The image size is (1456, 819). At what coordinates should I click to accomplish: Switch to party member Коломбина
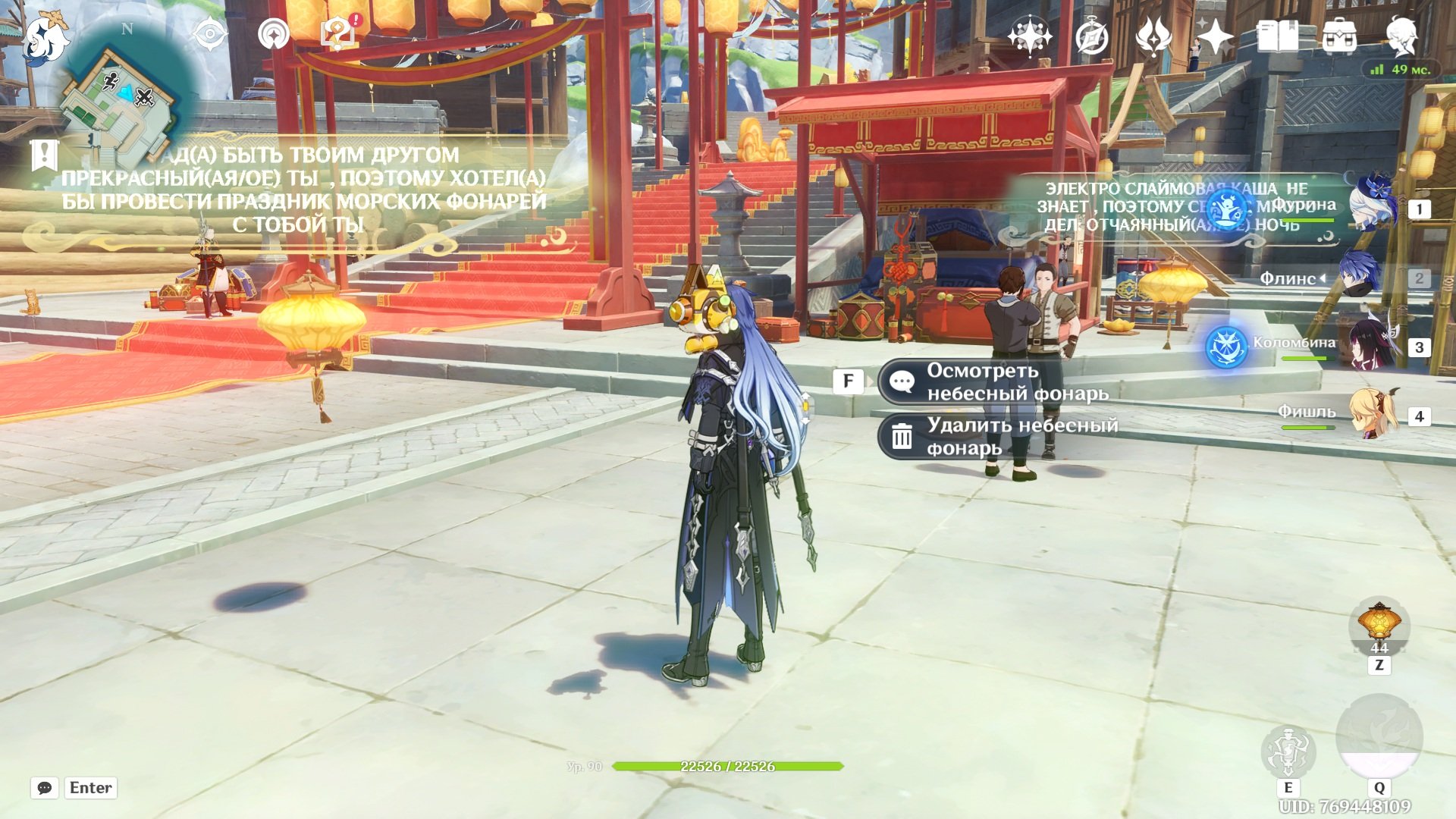(x=1374, y=345)
